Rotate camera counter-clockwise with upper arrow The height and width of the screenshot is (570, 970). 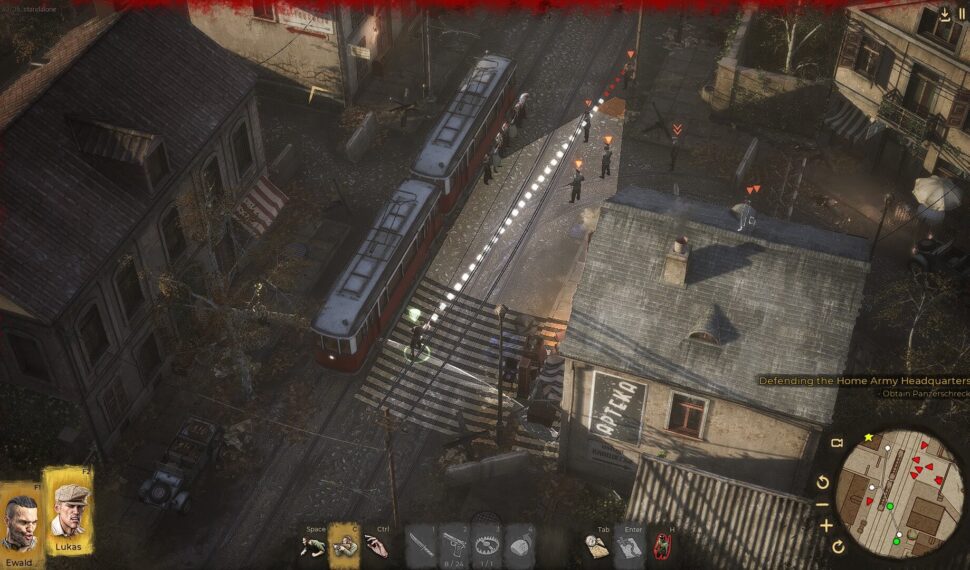(823, 482)
